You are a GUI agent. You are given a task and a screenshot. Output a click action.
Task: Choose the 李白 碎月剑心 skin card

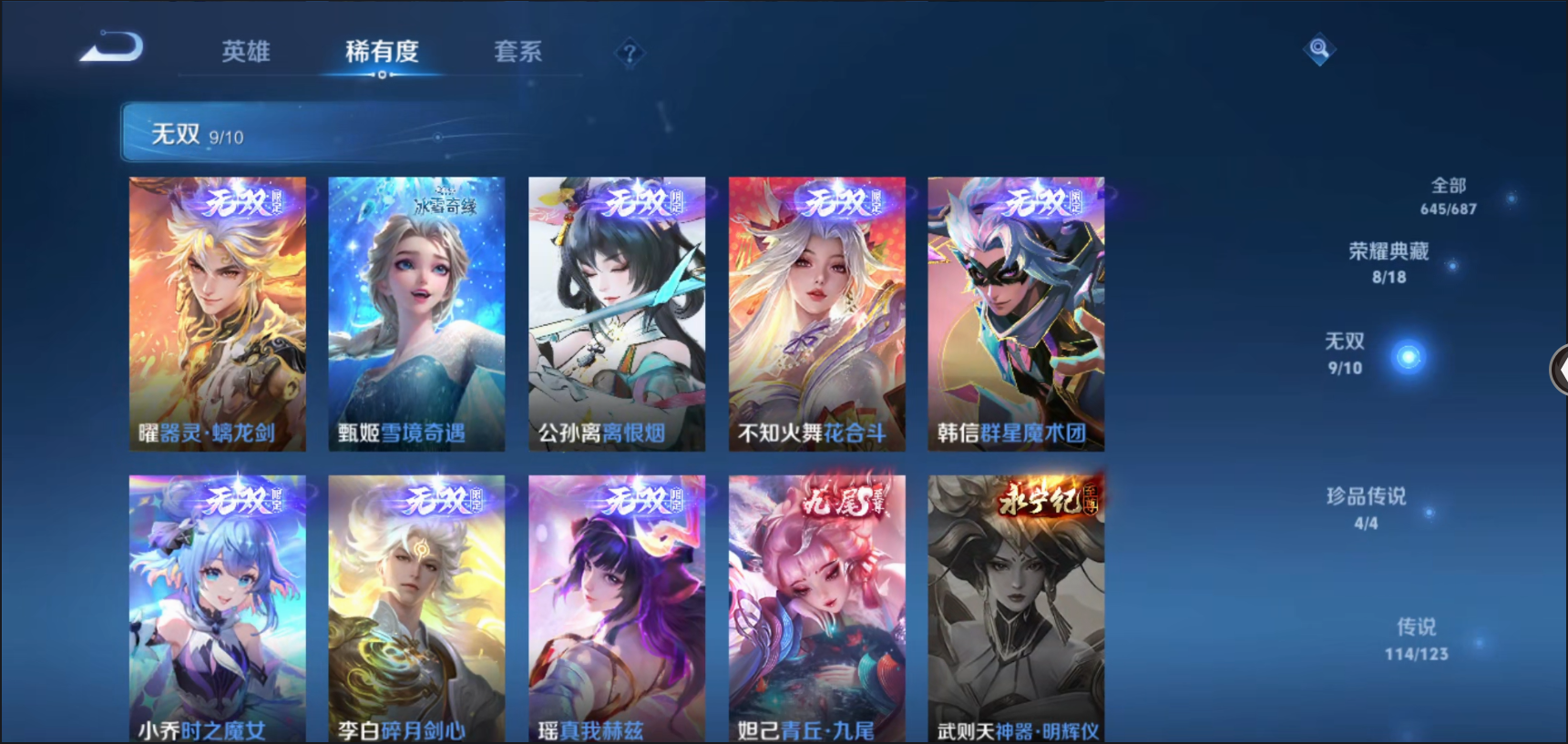(416, 608)
